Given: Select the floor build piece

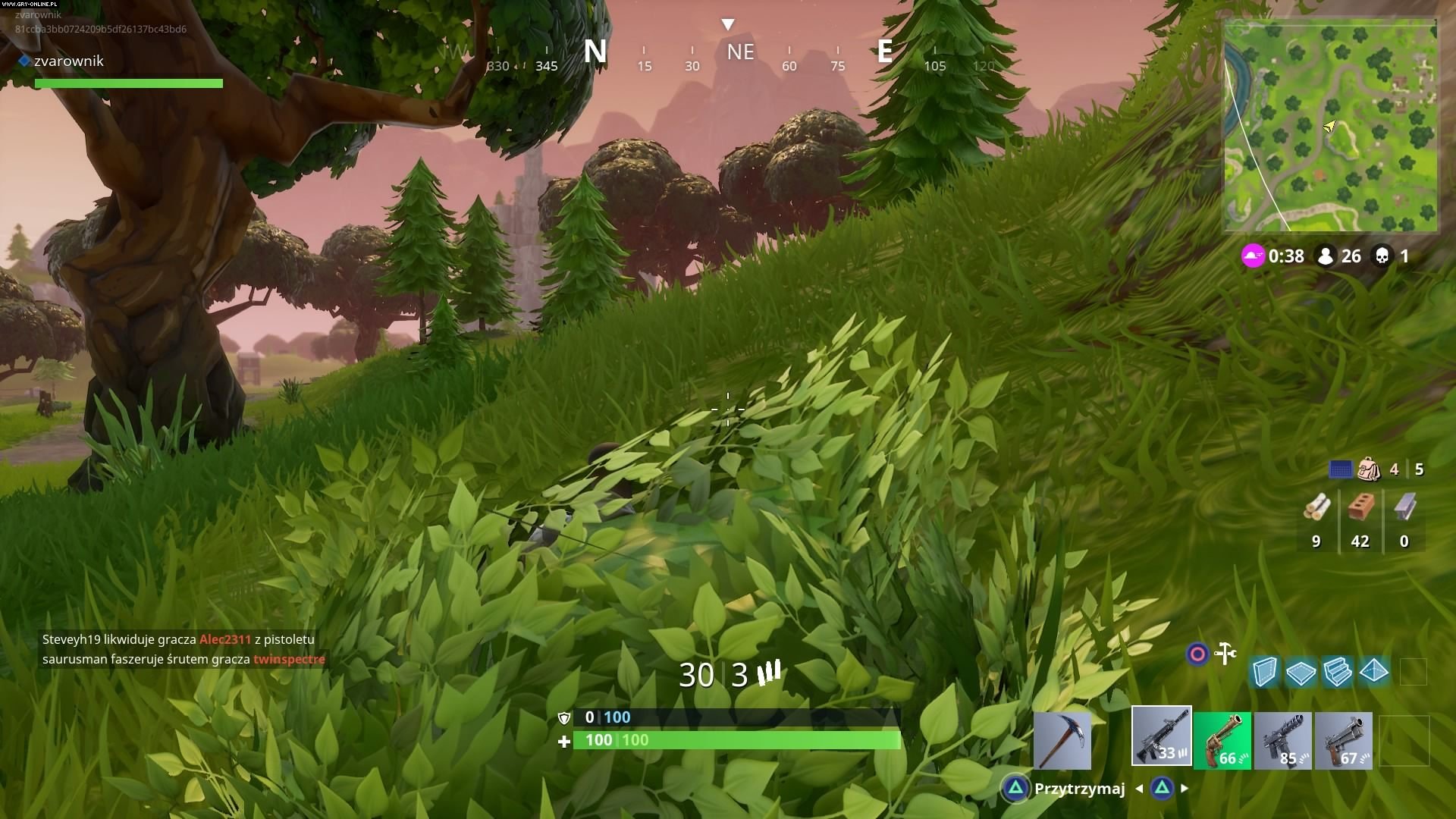Looking at the screenshot, I should (1301, 672).
